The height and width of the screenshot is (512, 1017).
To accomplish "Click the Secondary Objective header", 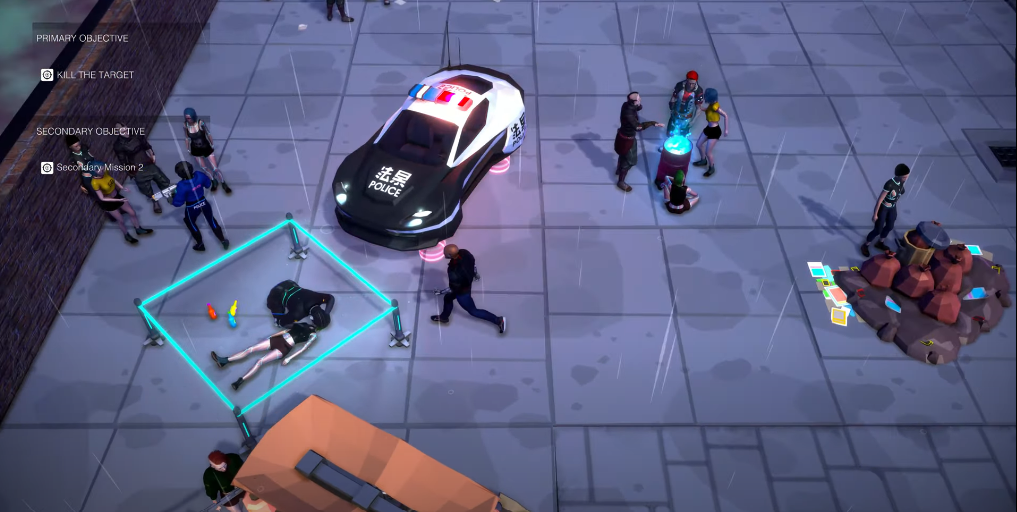I will pyautogui.click(x=90, y=131).
